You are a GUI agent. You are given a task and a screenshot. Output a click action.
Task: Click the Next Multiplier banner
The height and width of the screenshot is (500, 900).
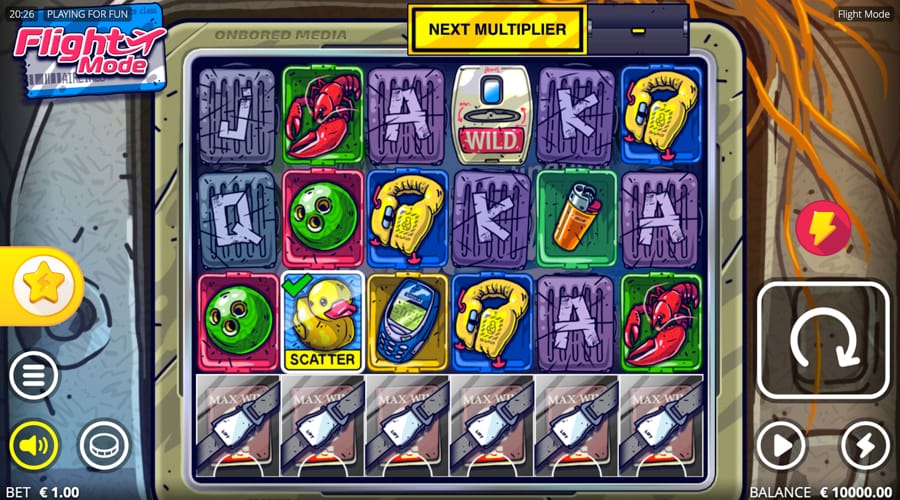497,29
